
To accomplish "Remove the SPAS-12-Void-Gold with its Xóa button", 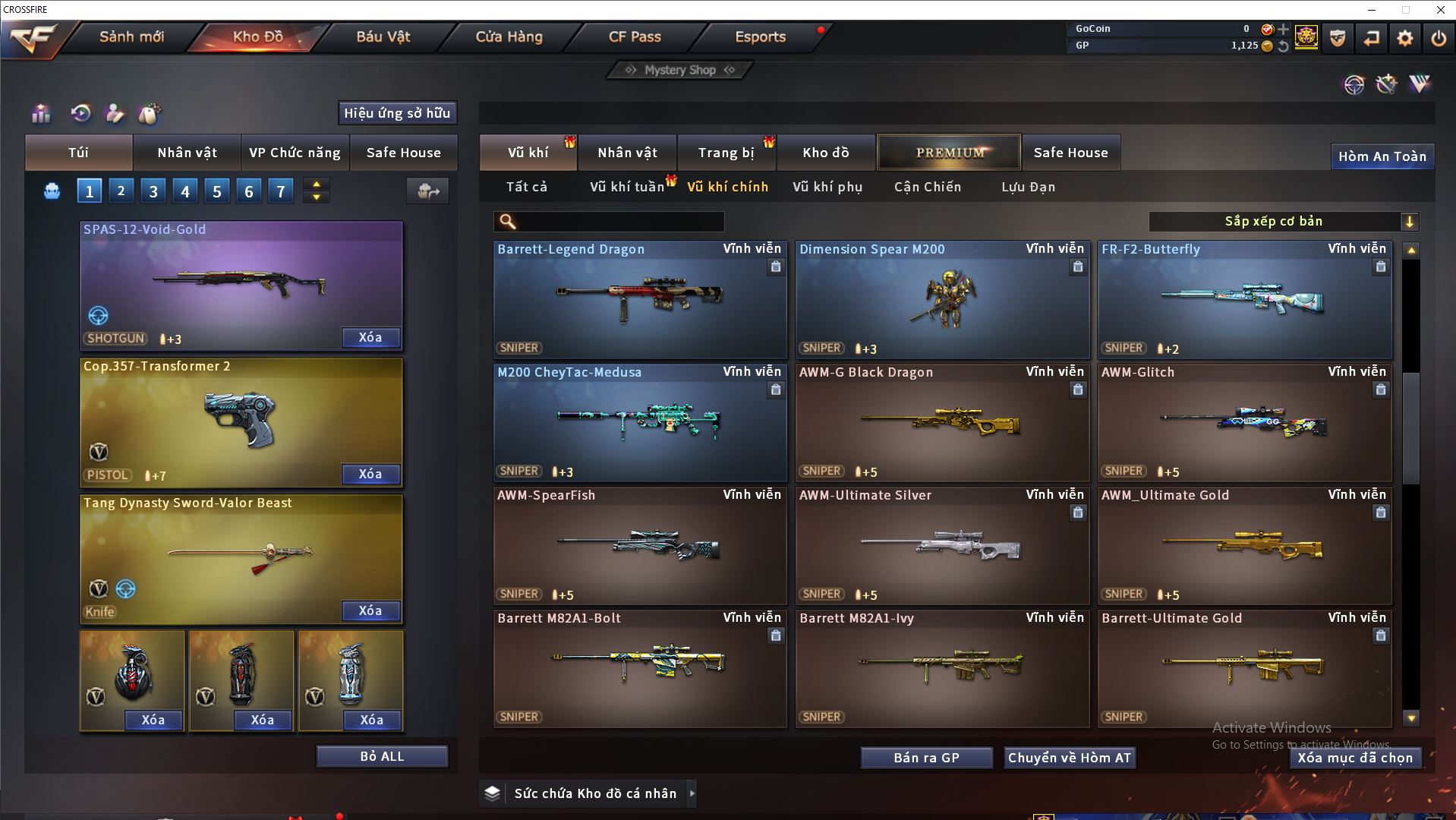I will 370,338.
